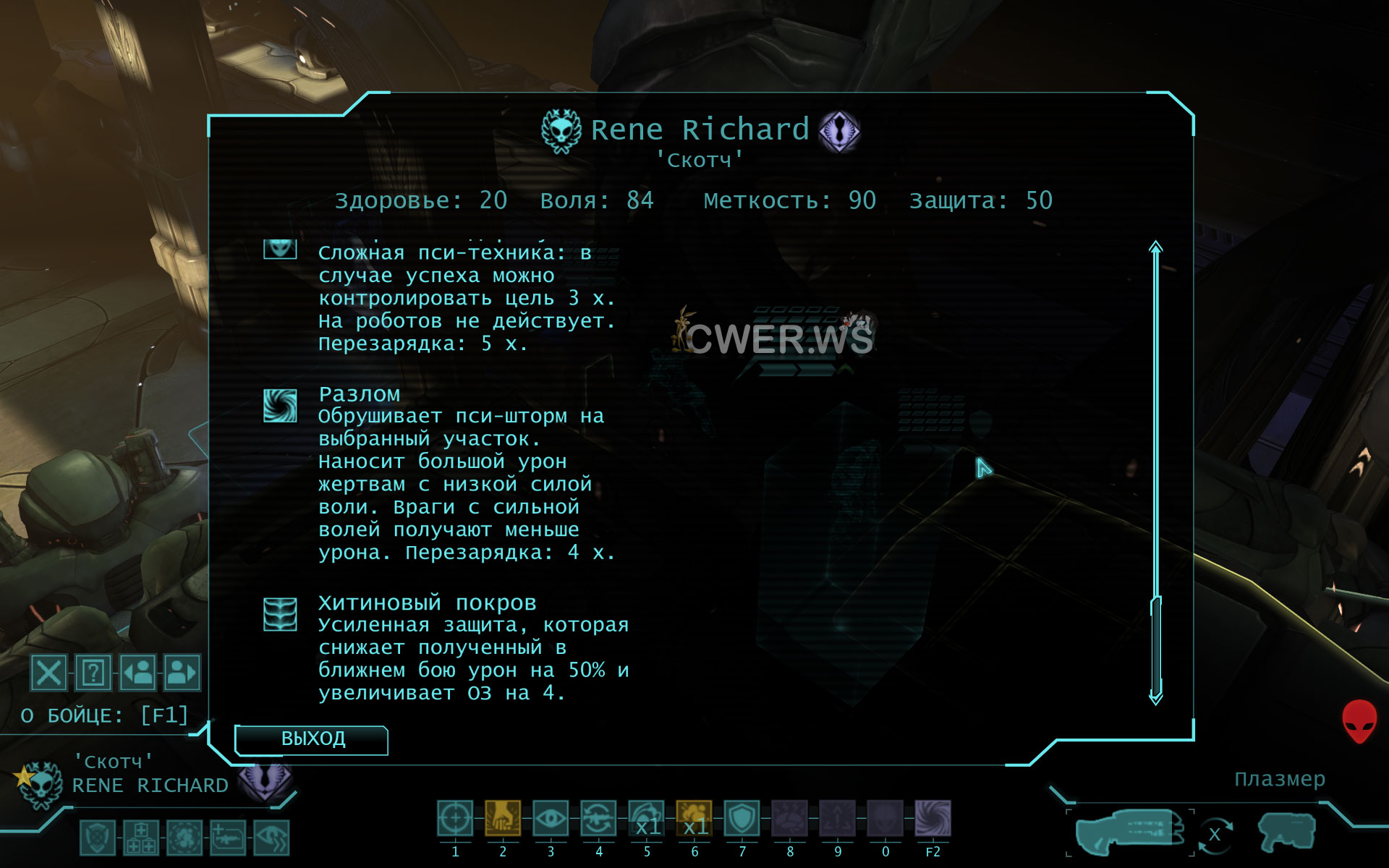
Task: Activate the shield Hunker Down ability
Action: [x=742, y=819]
